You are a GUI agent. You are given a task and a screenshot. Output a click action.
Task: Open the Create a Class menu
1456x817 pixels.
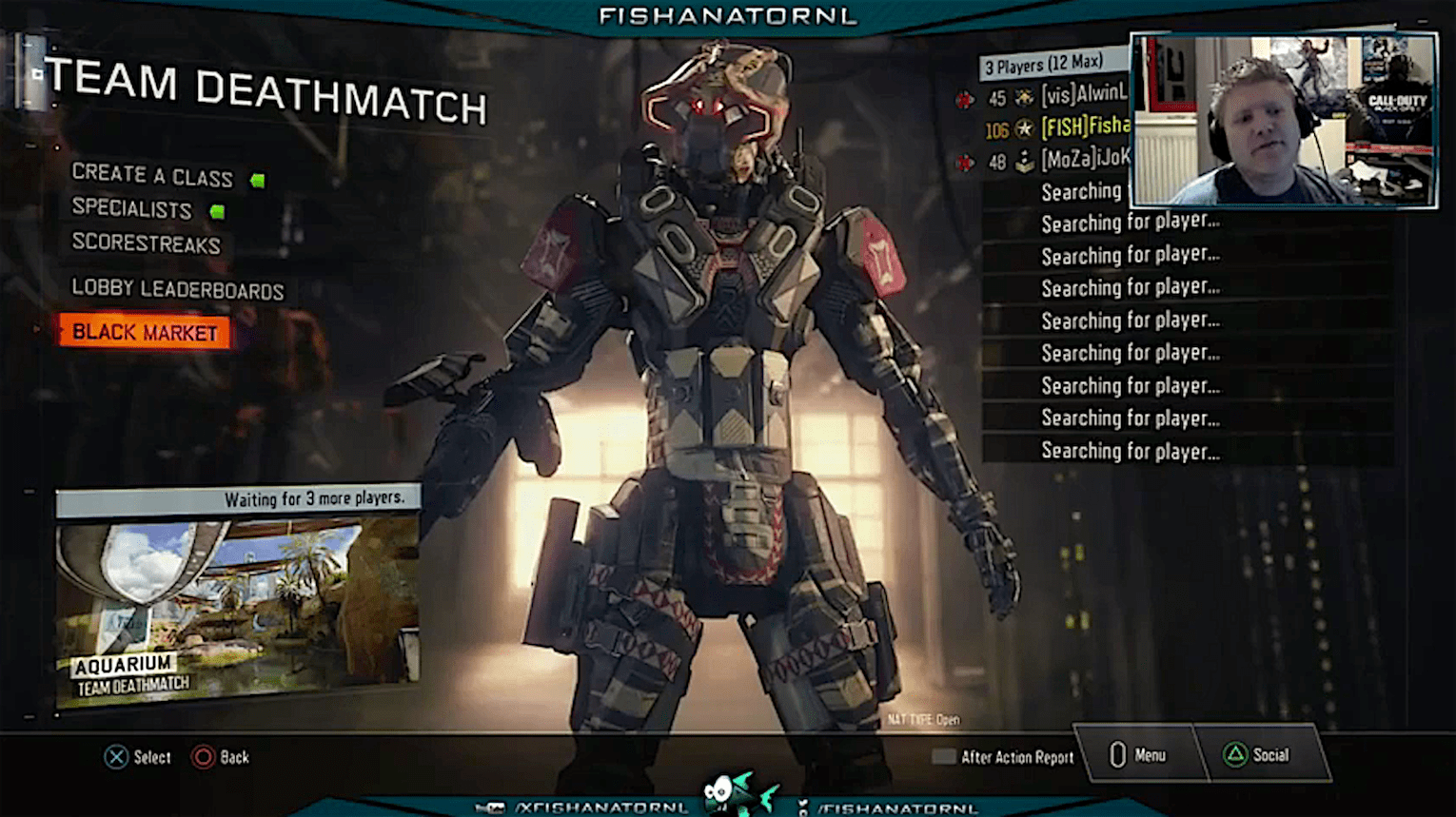point(152,175)
